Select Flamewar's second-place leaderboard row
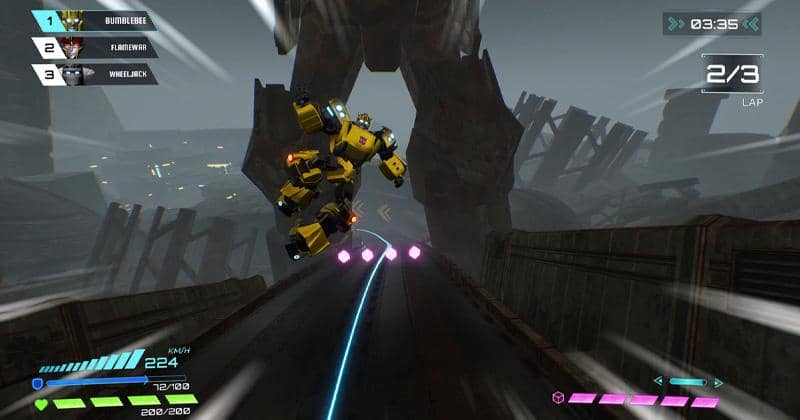Viewport: 800px width, 420px height. pyautogui.click(x=95, y=46)
